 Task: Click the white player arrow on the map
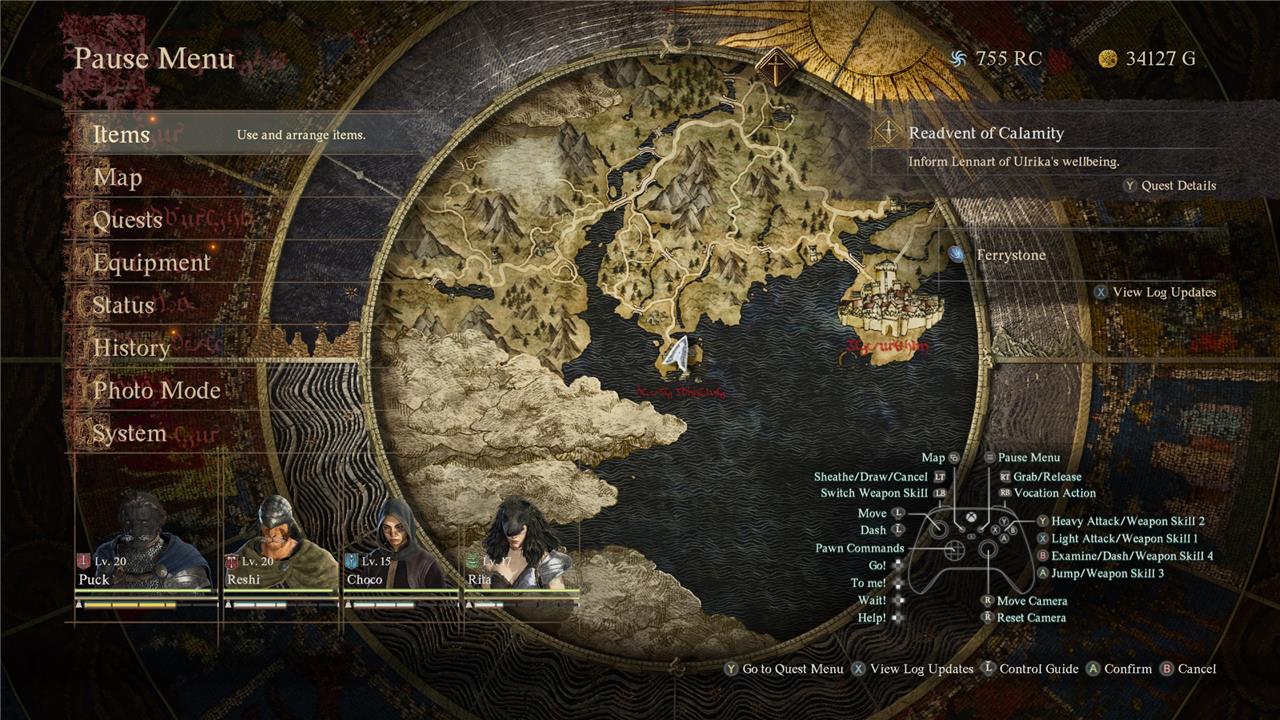[x=679, y=354]
